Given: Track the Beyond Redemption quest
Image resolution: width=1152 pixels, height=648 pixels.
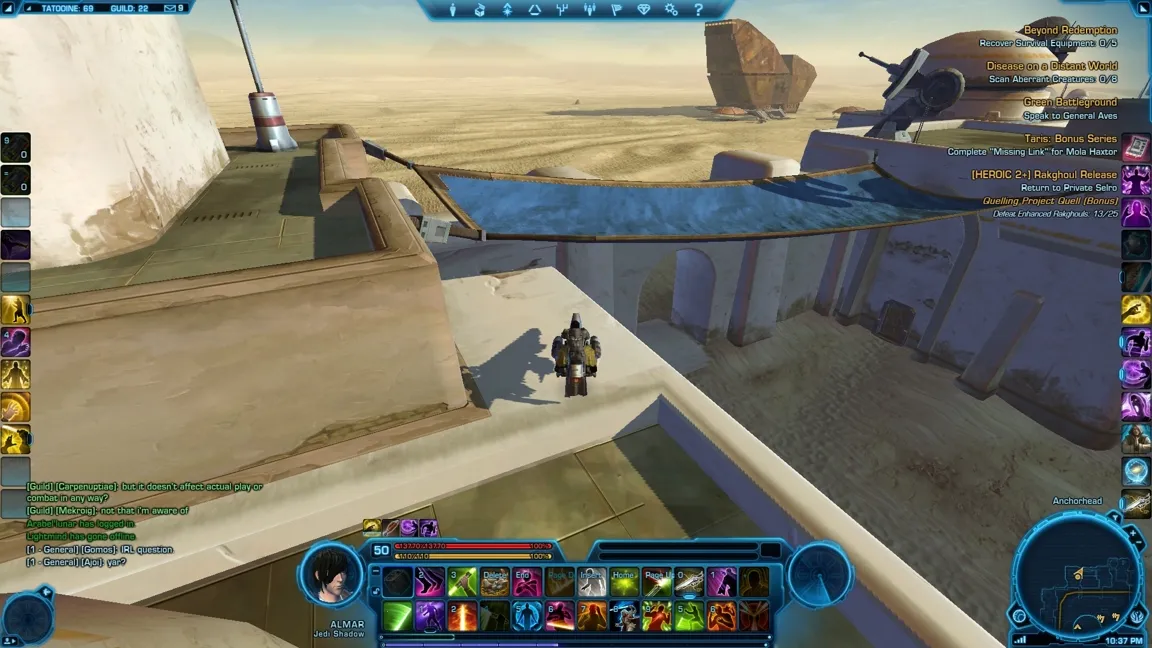Looking at the screenshot, I should coord(1068,31).
